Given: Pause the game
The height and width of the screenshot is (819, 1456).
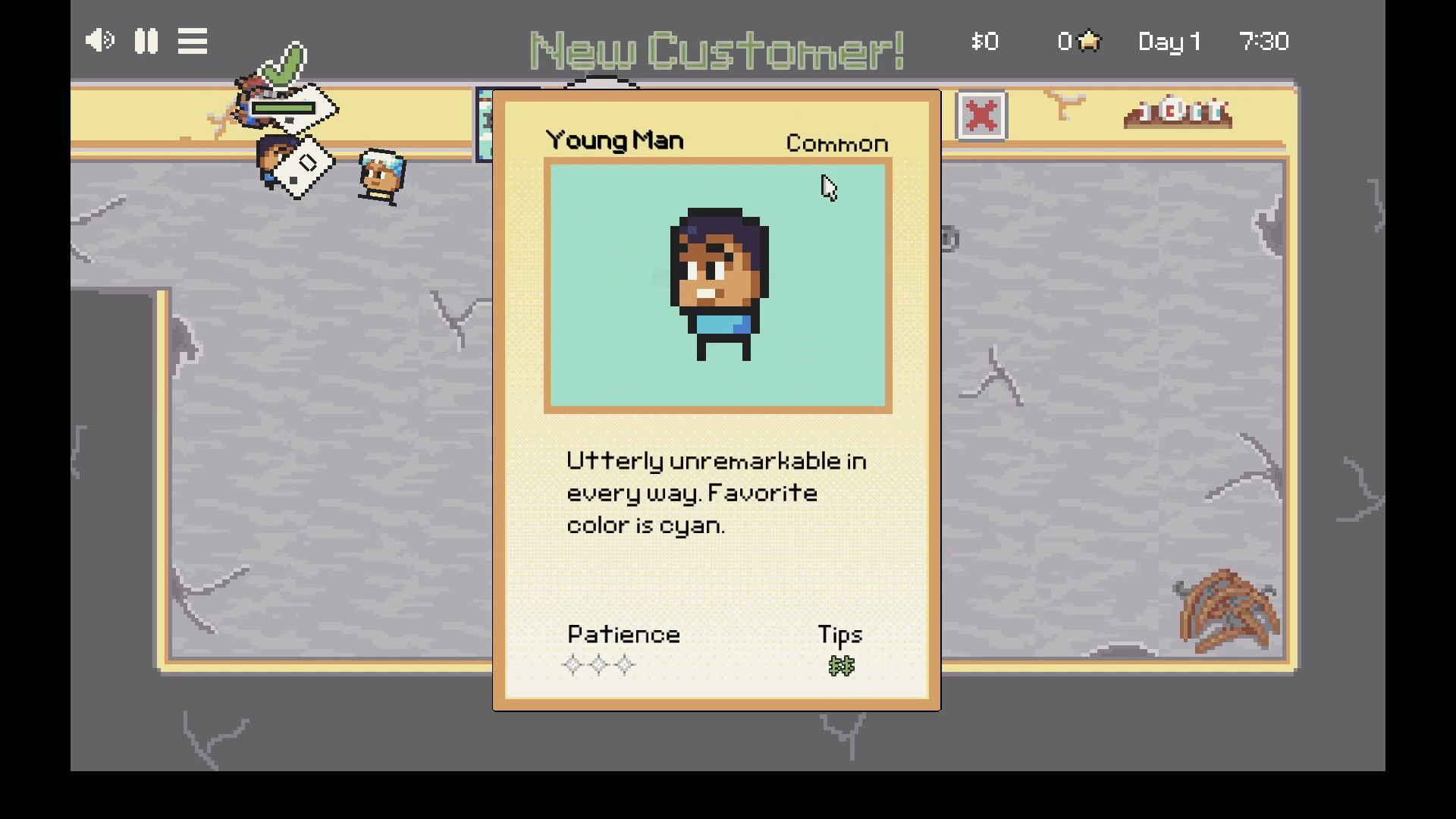Looking at the screenshot, I should click(146, 41).
